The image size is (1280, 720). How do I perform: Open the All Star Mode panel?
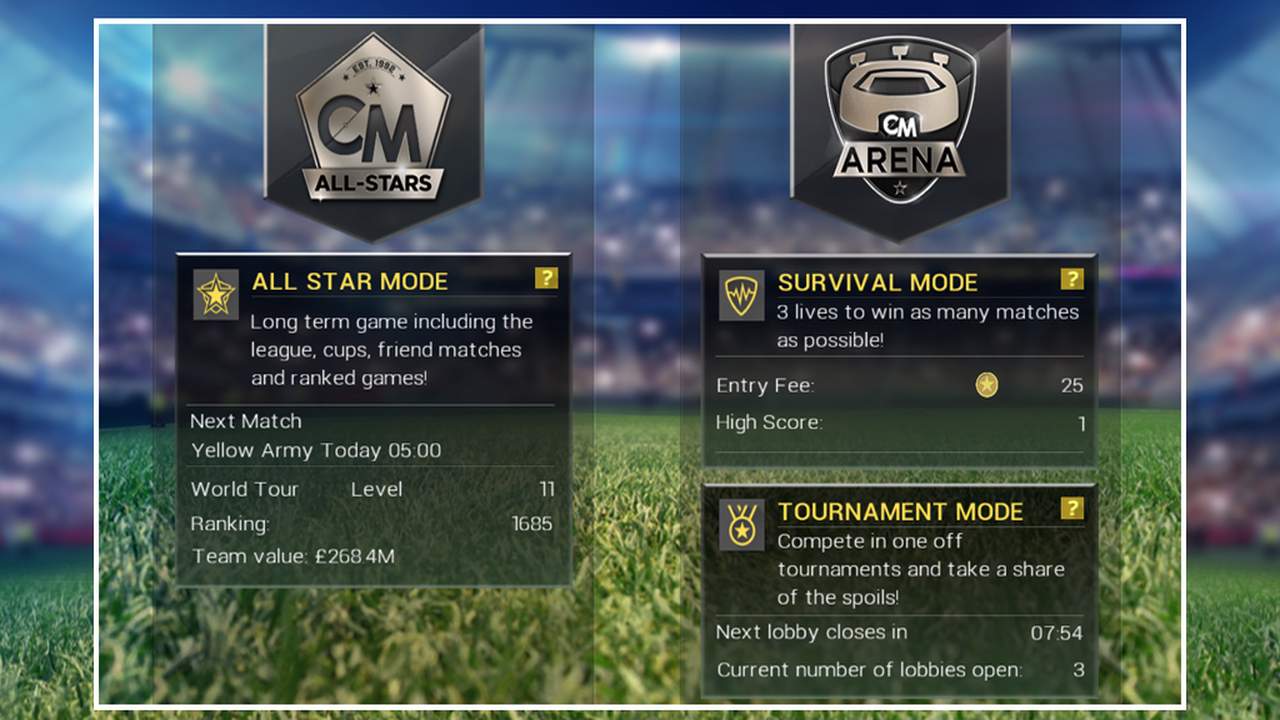pyautogui.click(x=373, y=420)
